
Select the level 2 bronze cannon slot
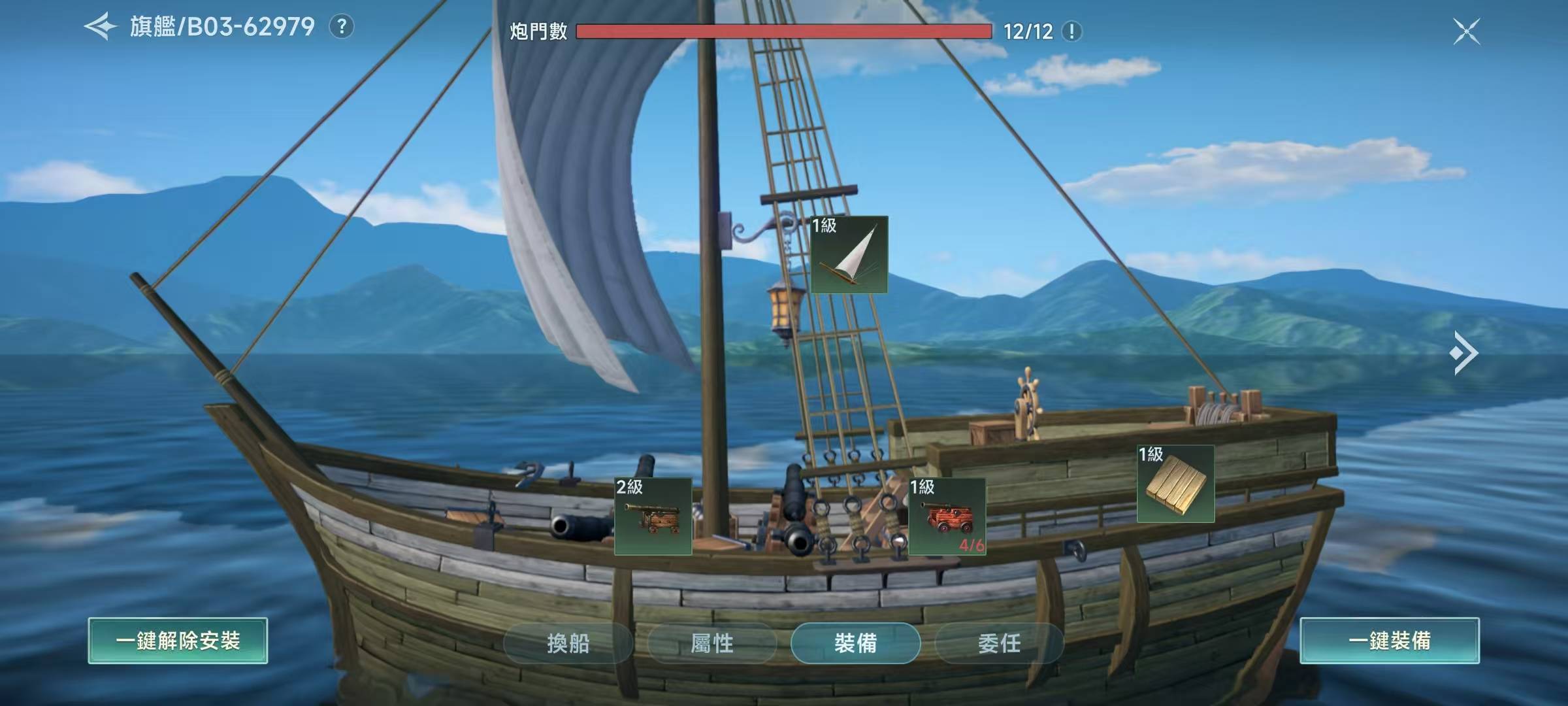pyautogui.click(x=653, y=516)
